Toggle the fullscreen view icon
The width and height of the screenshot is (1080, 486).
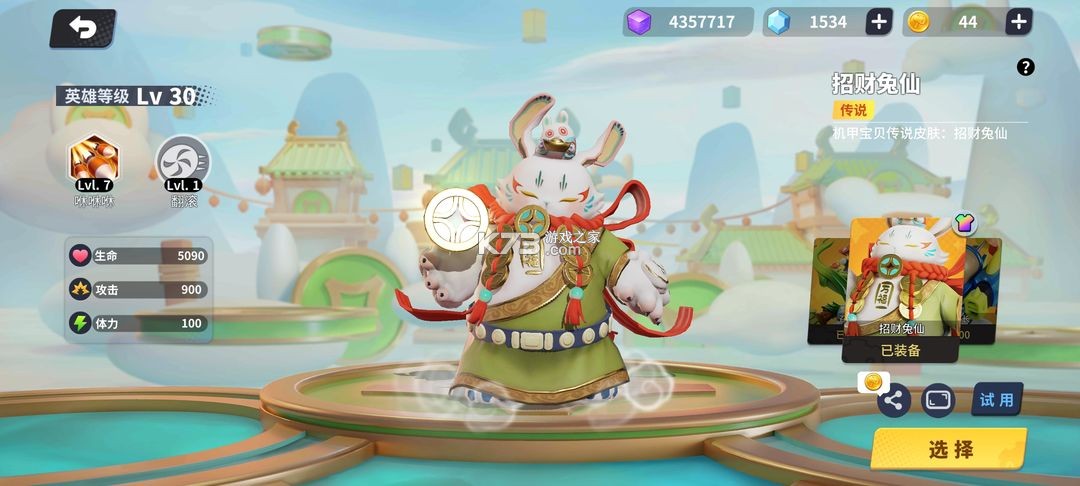pos(938,400)
